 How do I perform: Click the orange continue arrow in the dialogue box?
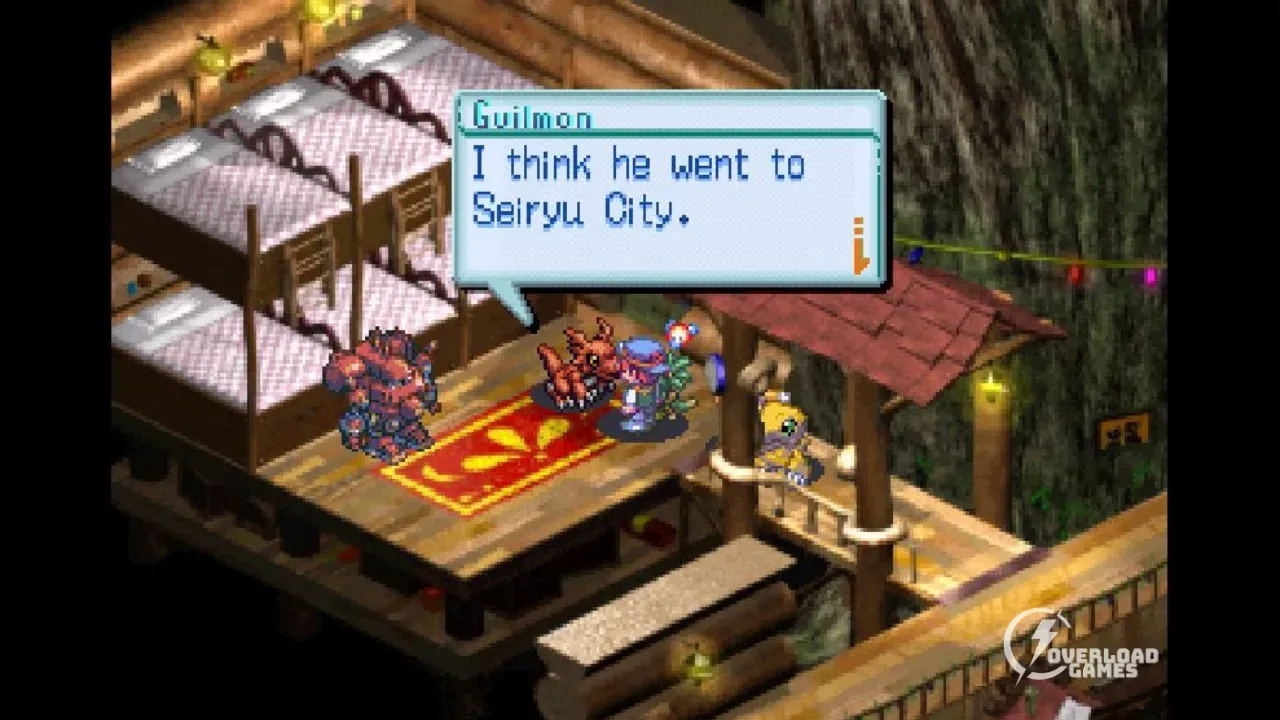point(860,246)
